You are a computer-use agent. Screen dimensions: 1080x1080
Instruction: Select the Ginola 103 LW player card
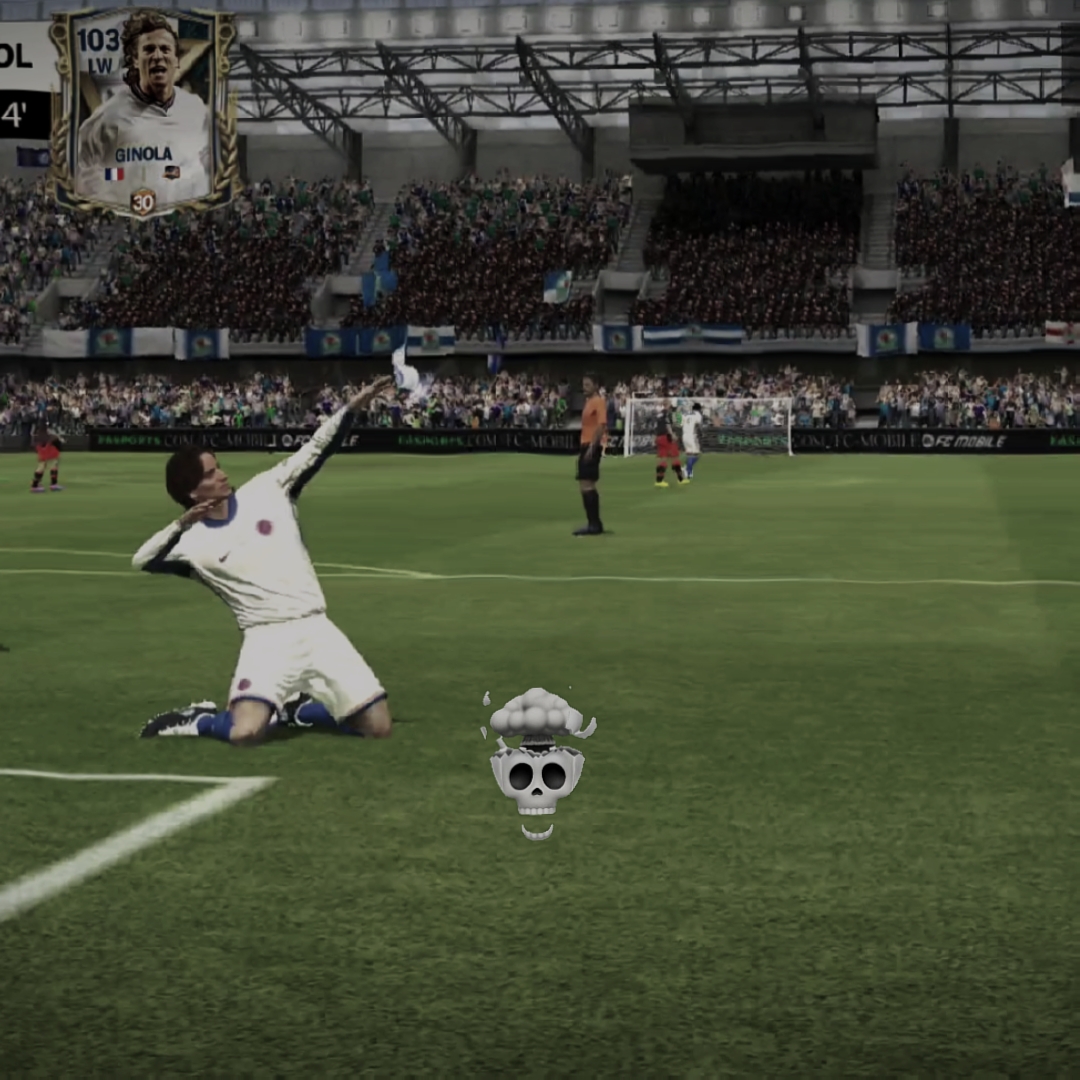(x=143, y=110)
